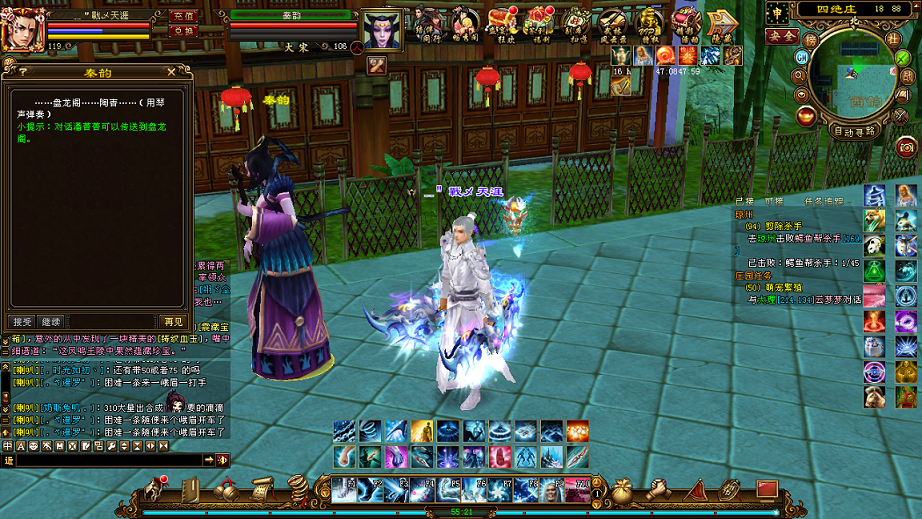Toggle the 安全 safe mode button
Screen dimensions: 922x519
pyautogui.click(x=781, y=35)
